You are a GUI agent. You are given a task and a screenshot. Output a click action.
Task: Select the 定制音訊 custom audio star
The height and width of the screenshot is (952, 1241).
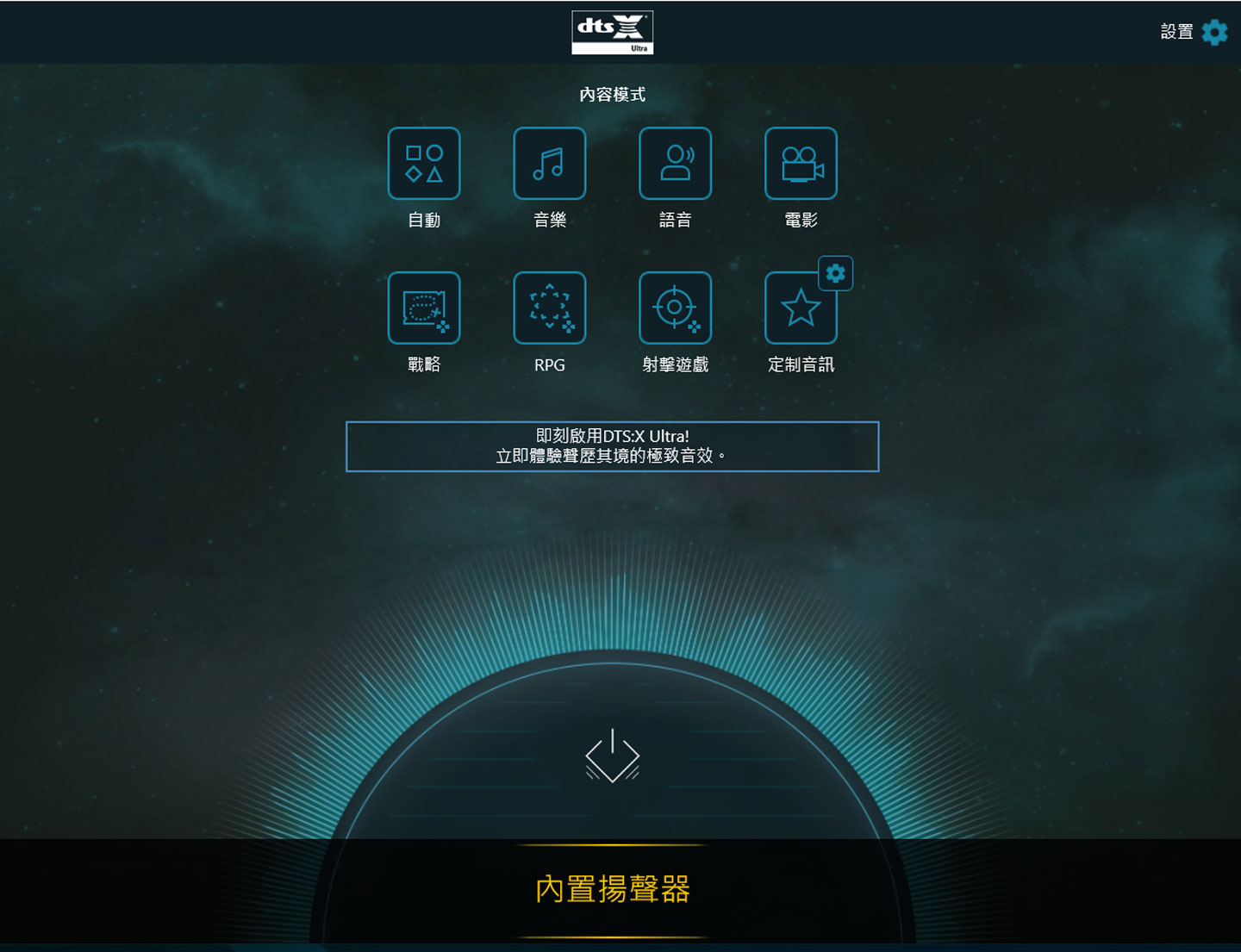tap(800, 310)
